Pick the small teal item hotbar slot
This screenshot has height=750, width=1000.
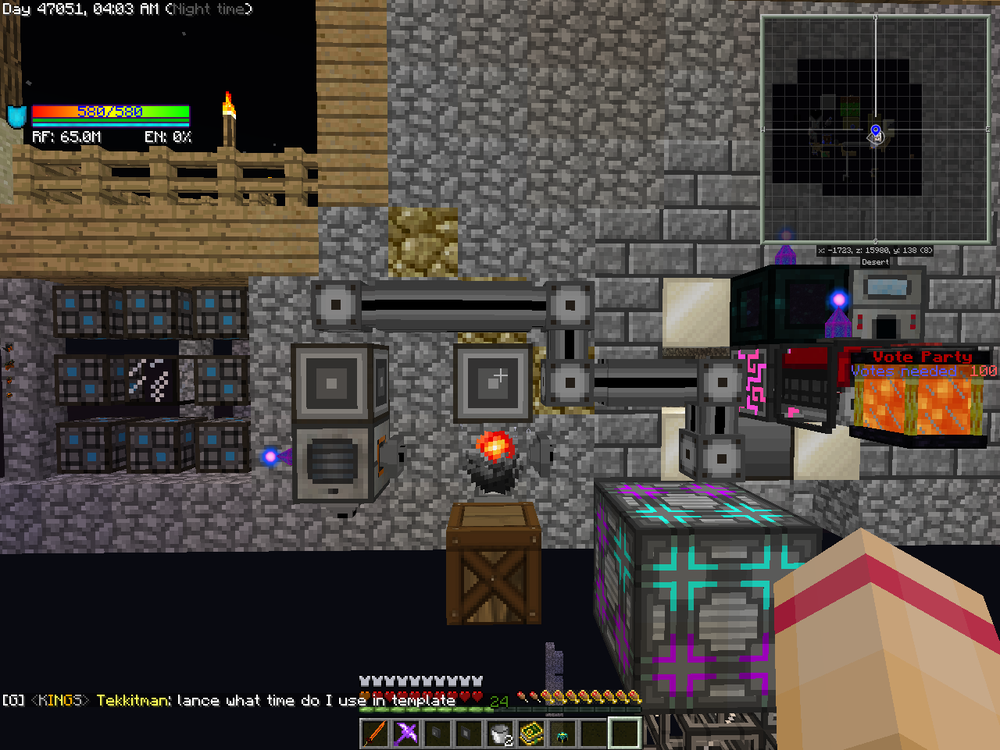(x=563, y=734)
